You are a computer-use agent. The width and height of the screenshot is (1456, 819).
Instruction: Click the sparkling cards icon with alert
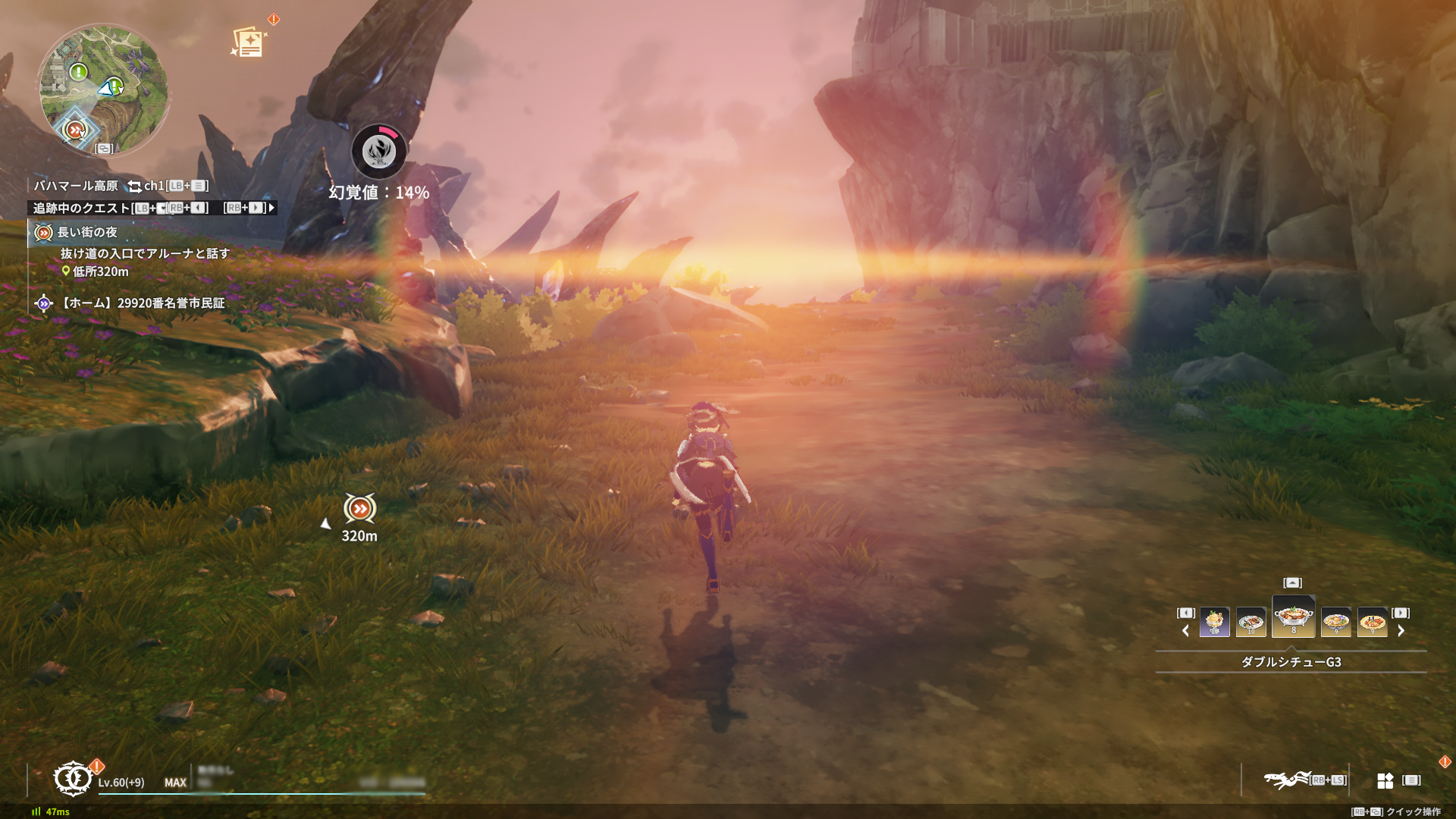pos(249,42)
